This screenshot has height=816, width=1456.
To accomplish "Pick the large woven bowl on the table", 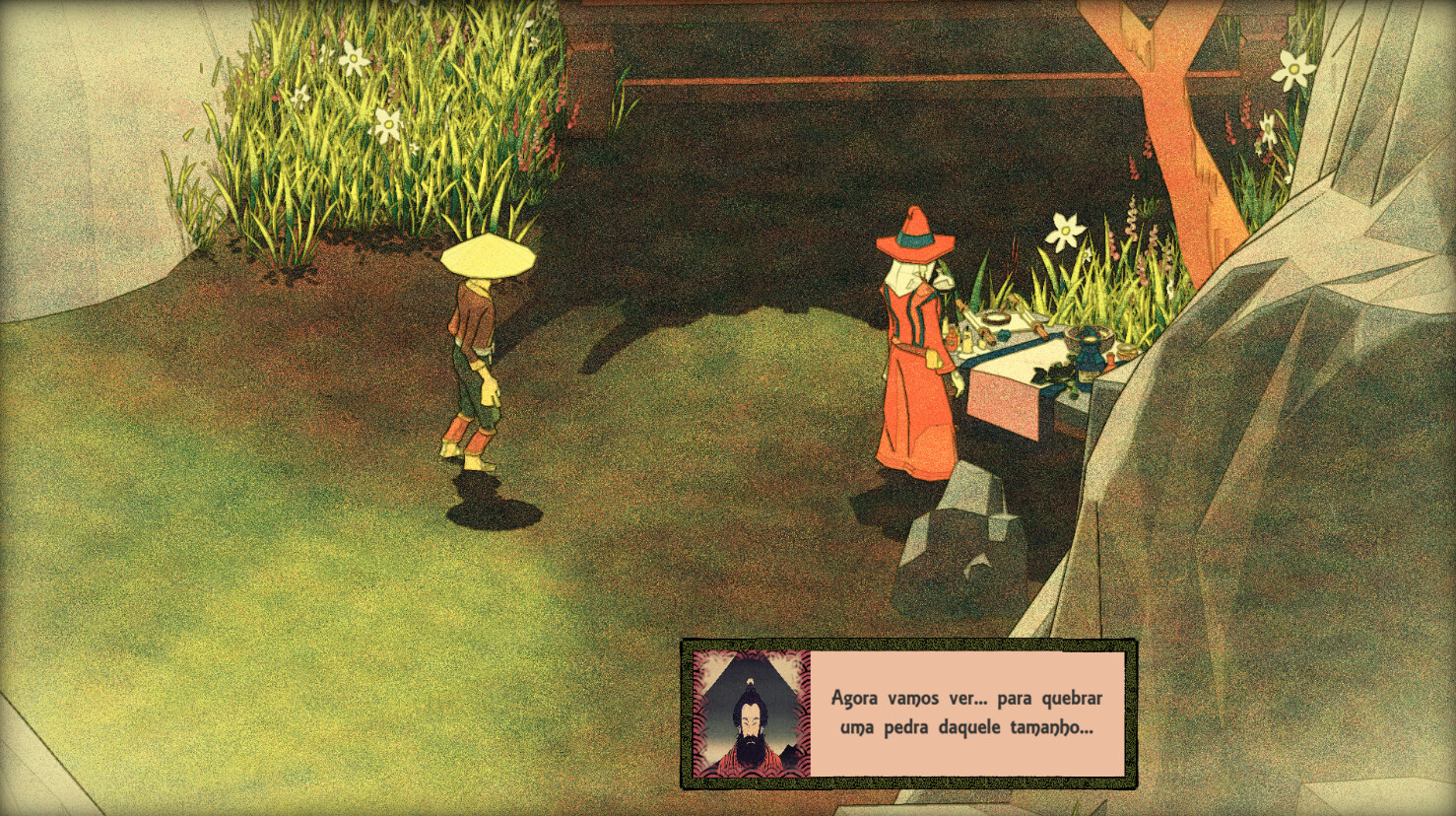I will tap(1091, 335).
